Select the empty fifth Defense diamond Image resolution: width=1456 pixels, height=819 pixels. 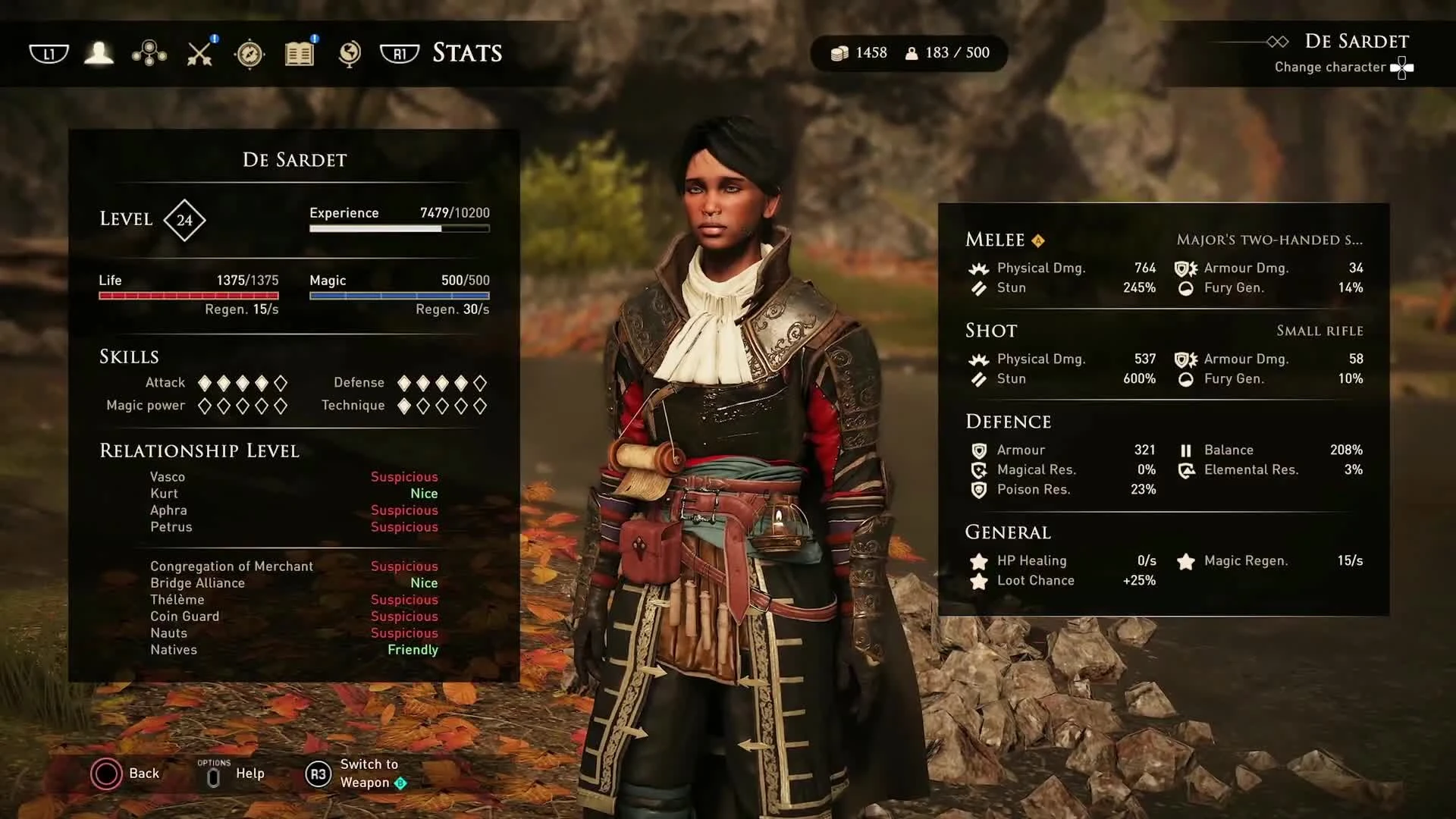point(481,383)
